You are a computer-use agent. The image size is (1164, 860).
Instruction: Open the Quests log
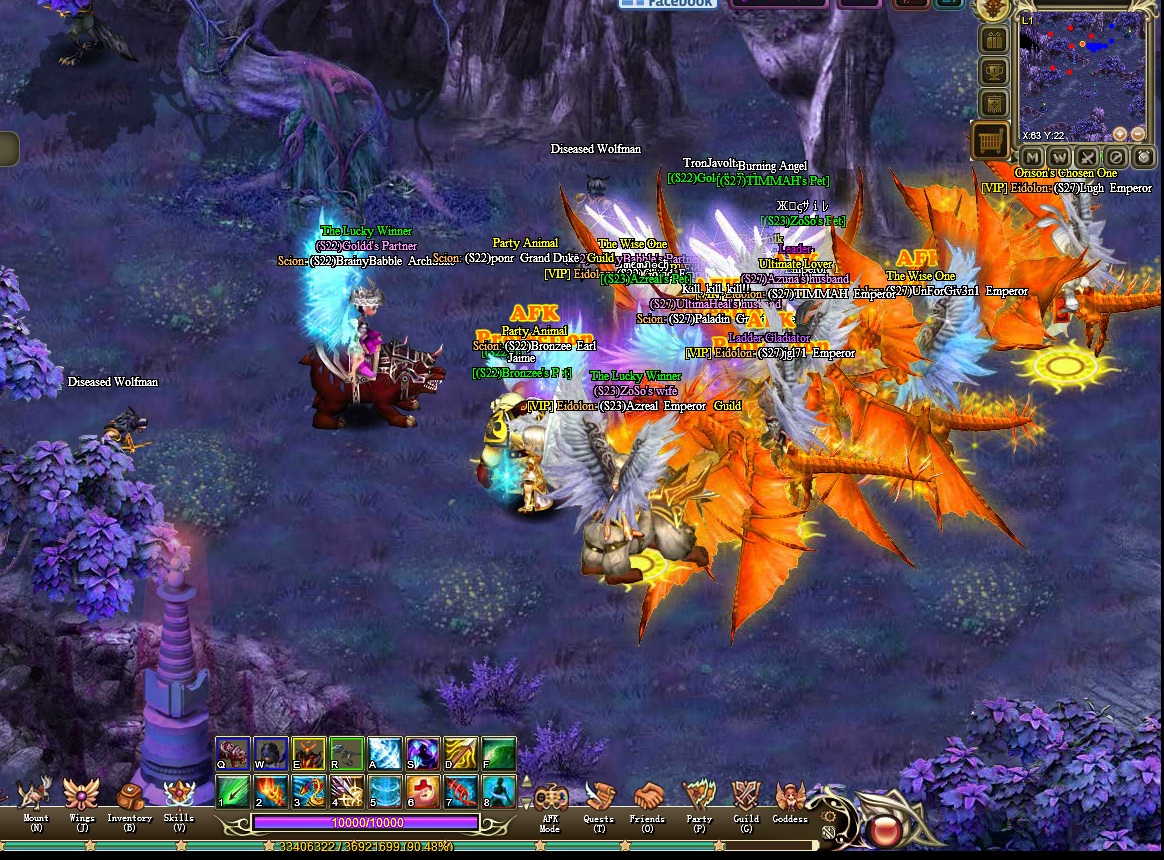(x=599, y=799)
